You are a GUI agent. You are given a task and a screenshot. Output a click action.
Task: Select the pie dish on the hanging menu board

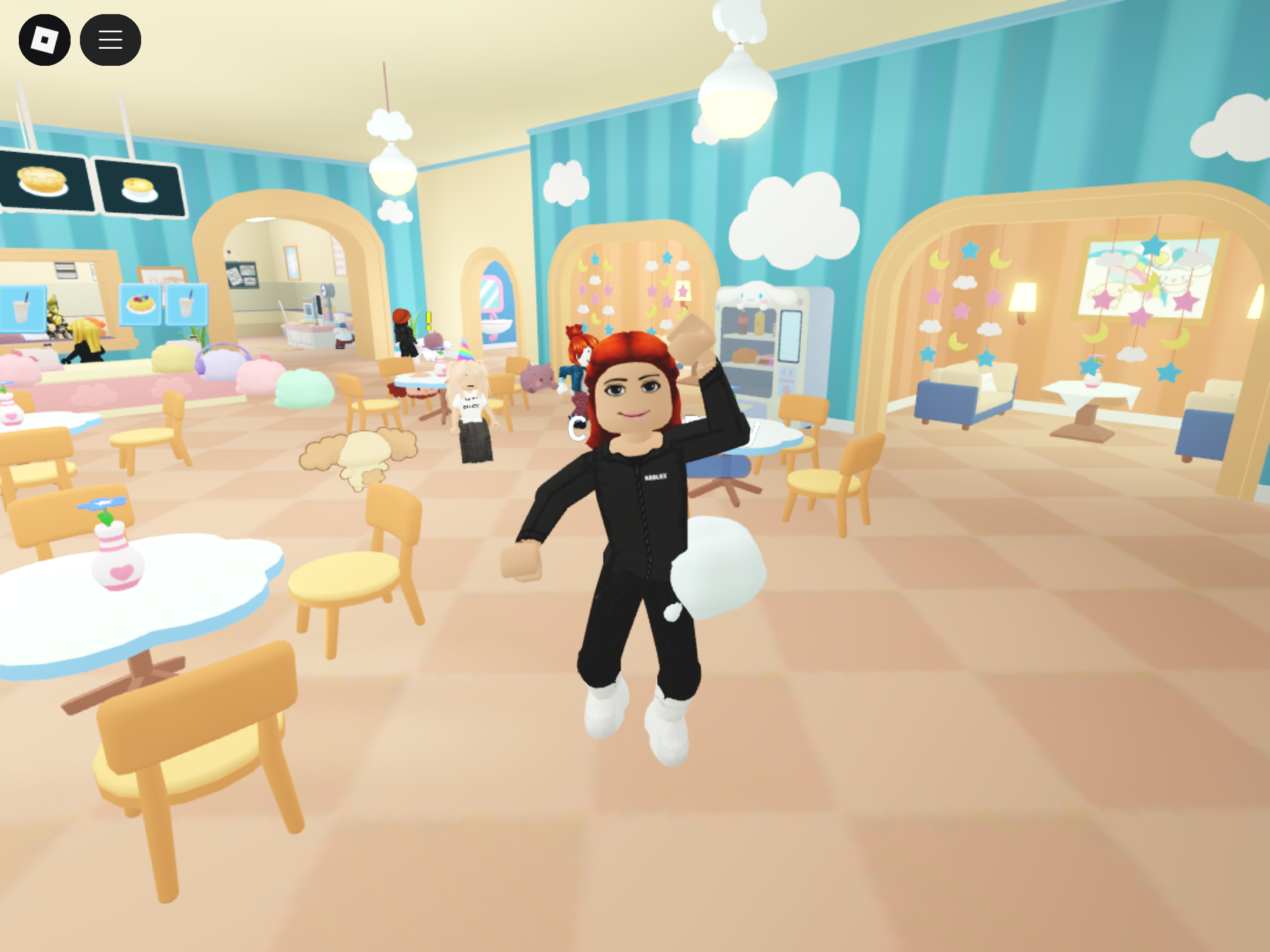point(41,182)
